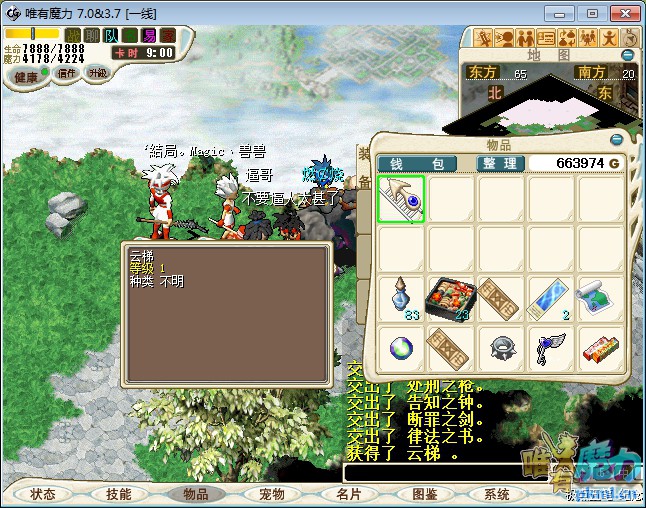
Task: Collapse the 地图 minimap panel
Action: coord(629,55)
